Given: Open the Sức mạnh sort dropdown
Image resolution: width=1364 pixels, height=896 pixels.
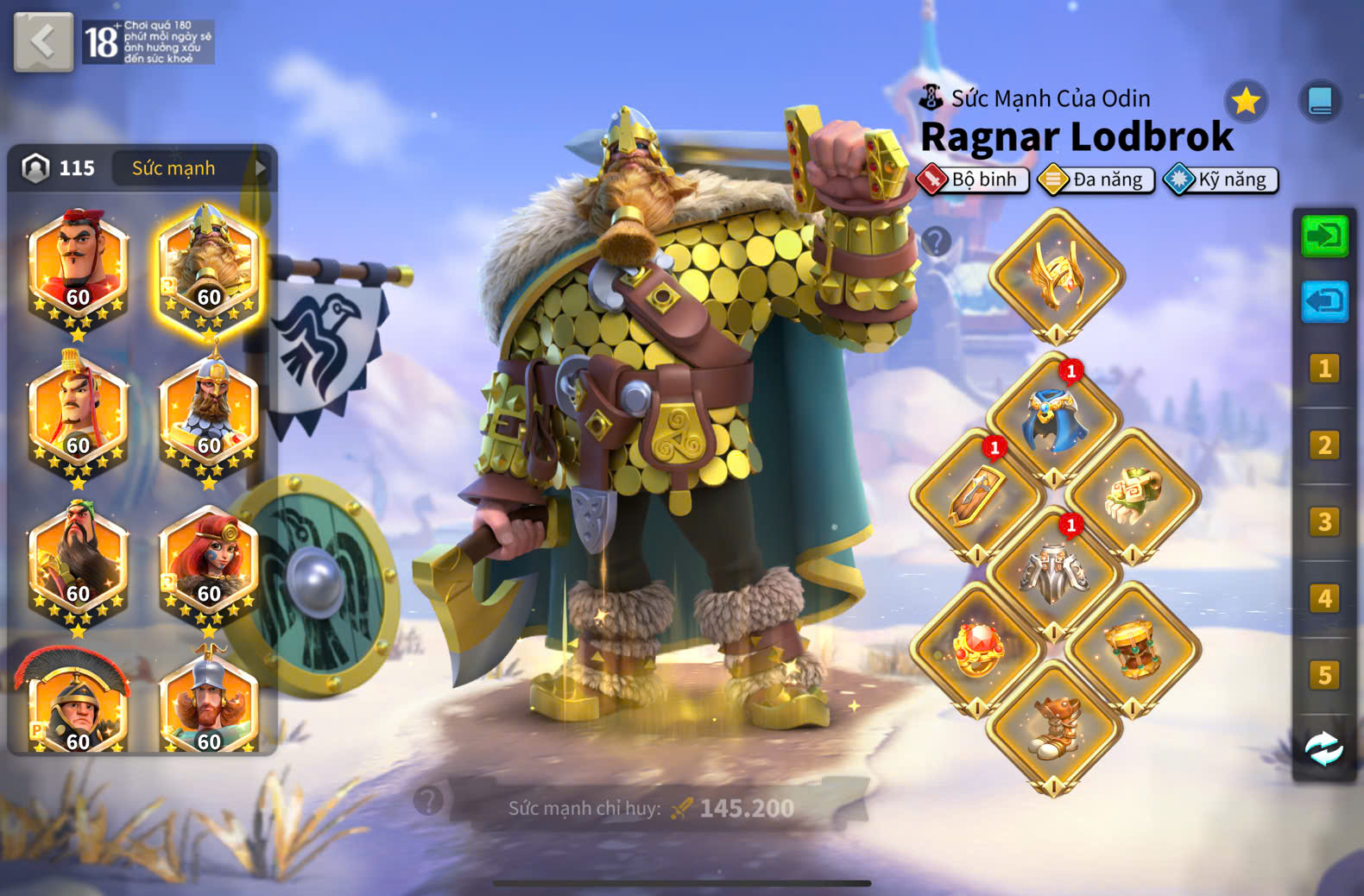Looking at the screenshot, I should [x=192, y=168].
